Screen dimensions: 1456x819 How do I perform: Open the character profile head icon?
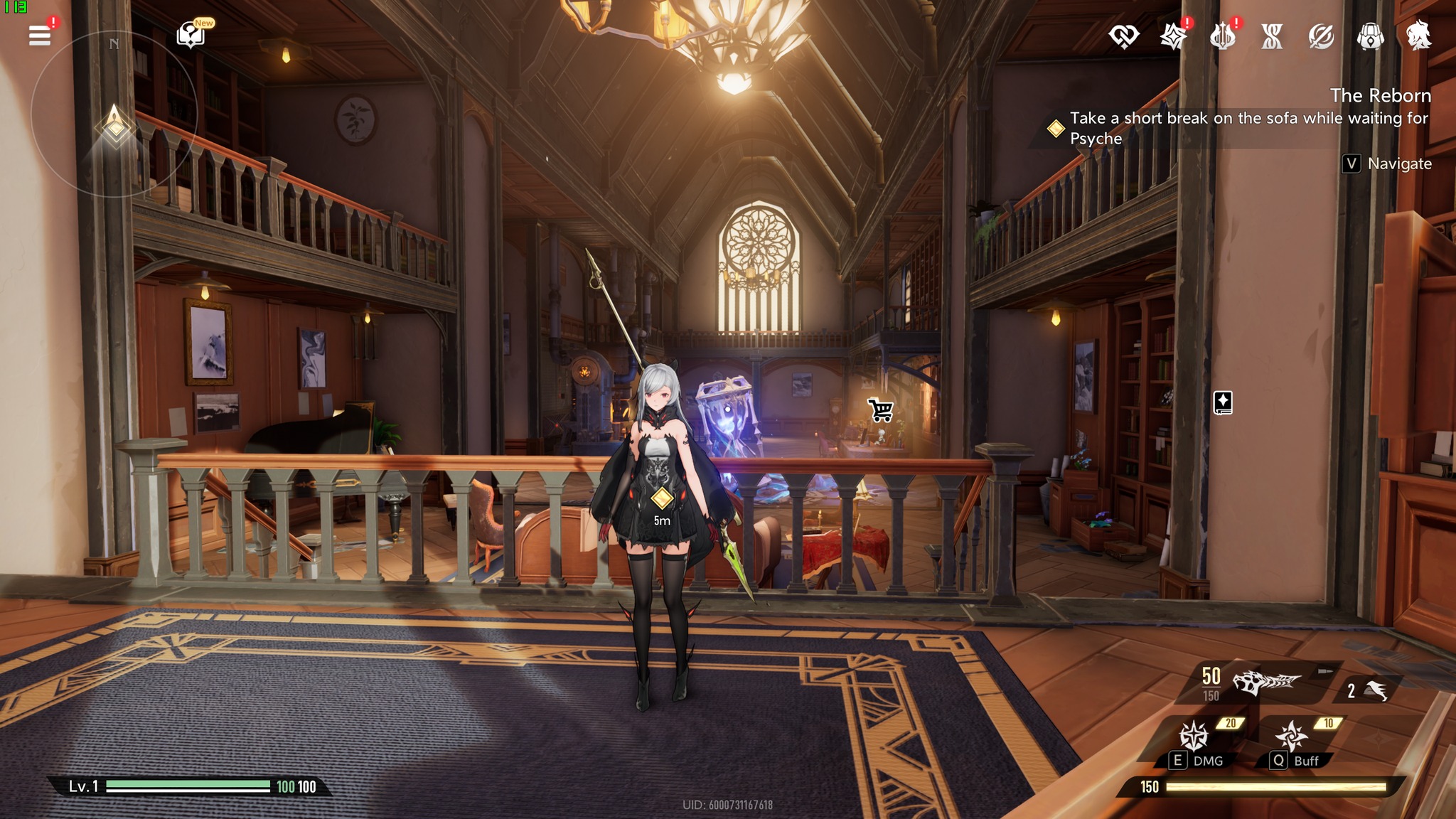1418,36
